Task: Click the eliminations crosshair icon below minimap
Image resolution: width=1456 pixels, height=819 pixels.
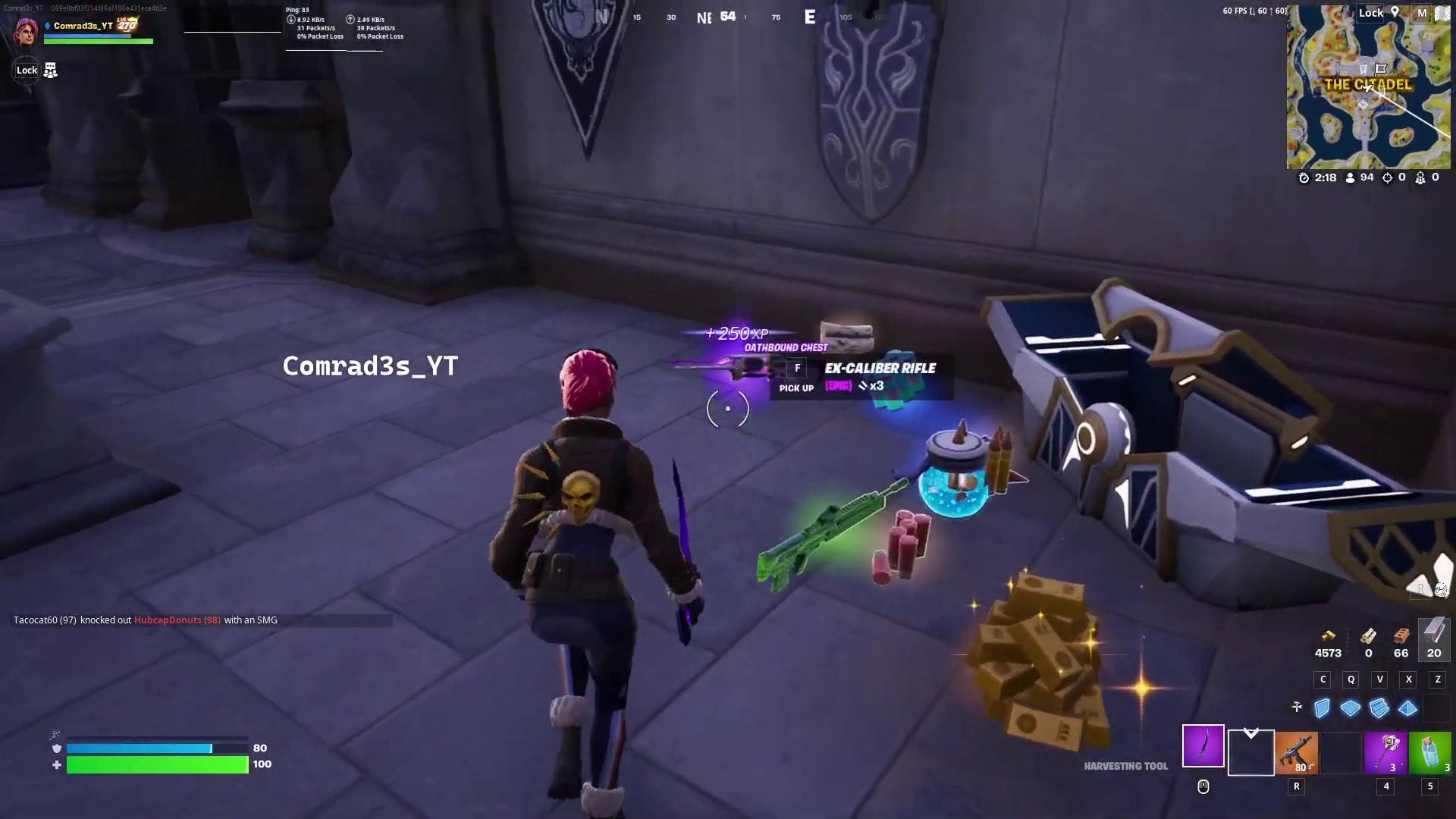Action: (1387, 177)
